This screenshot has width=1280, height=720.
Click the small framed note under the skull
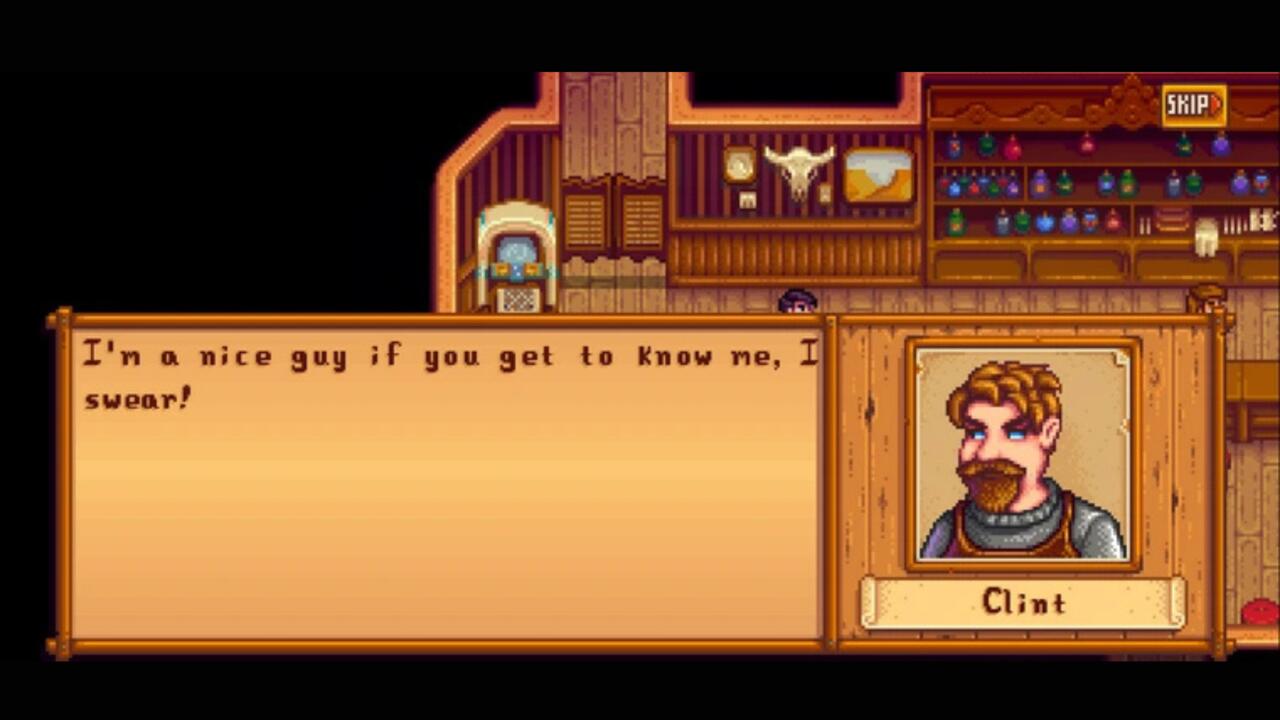click(x=747, y=199)
